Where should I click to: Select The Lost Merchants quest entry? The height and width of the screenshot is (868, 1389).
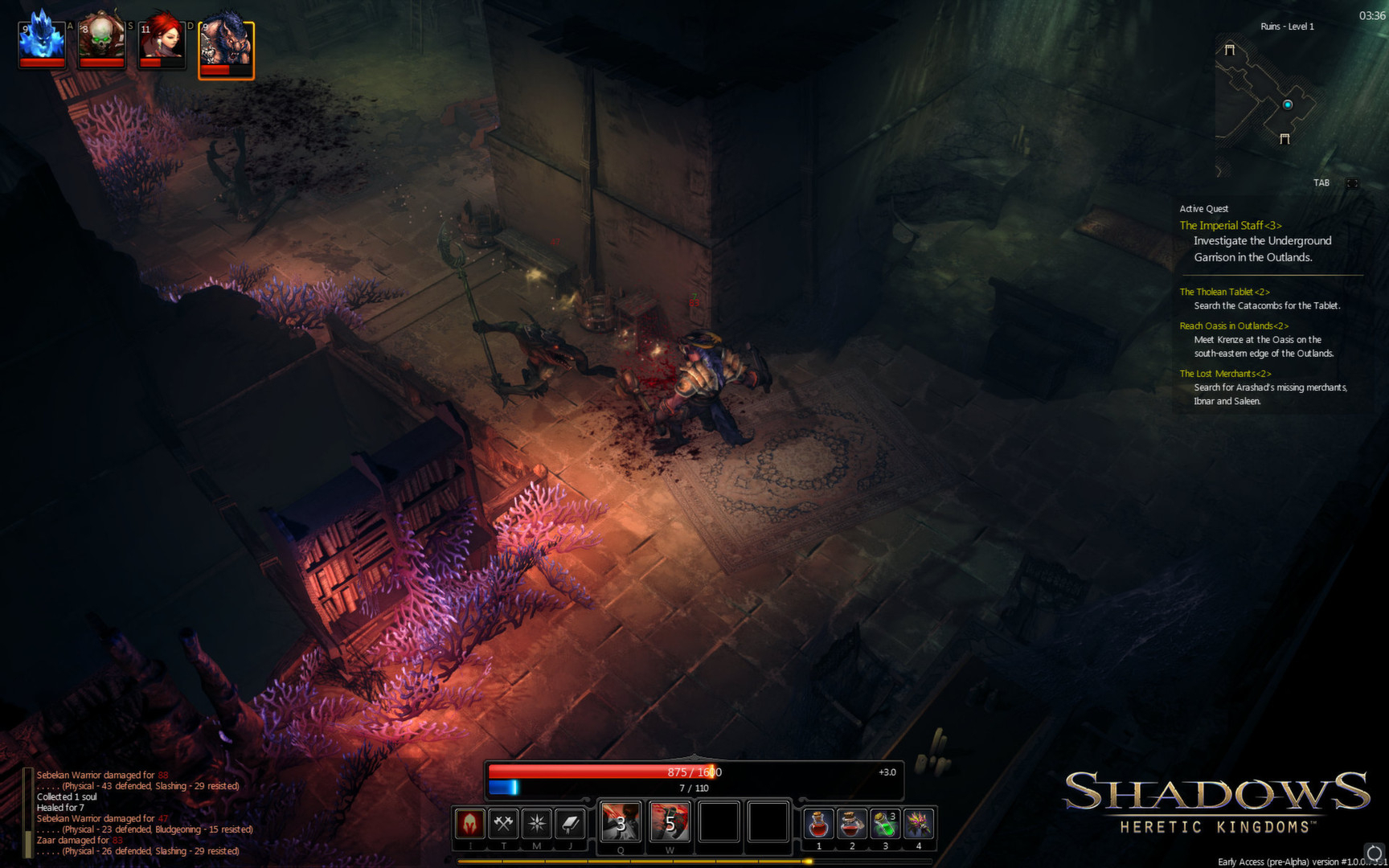point(1225,374)
